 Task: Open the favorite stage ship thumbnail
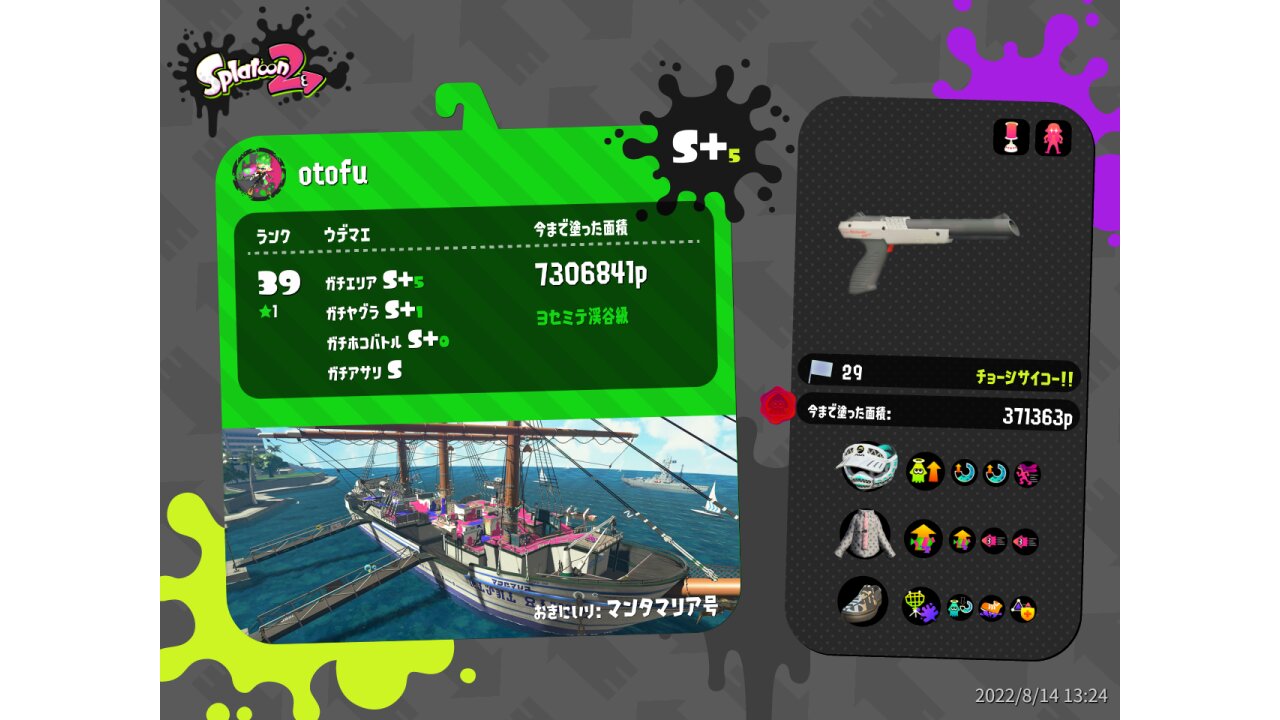[x=478, y=525]
